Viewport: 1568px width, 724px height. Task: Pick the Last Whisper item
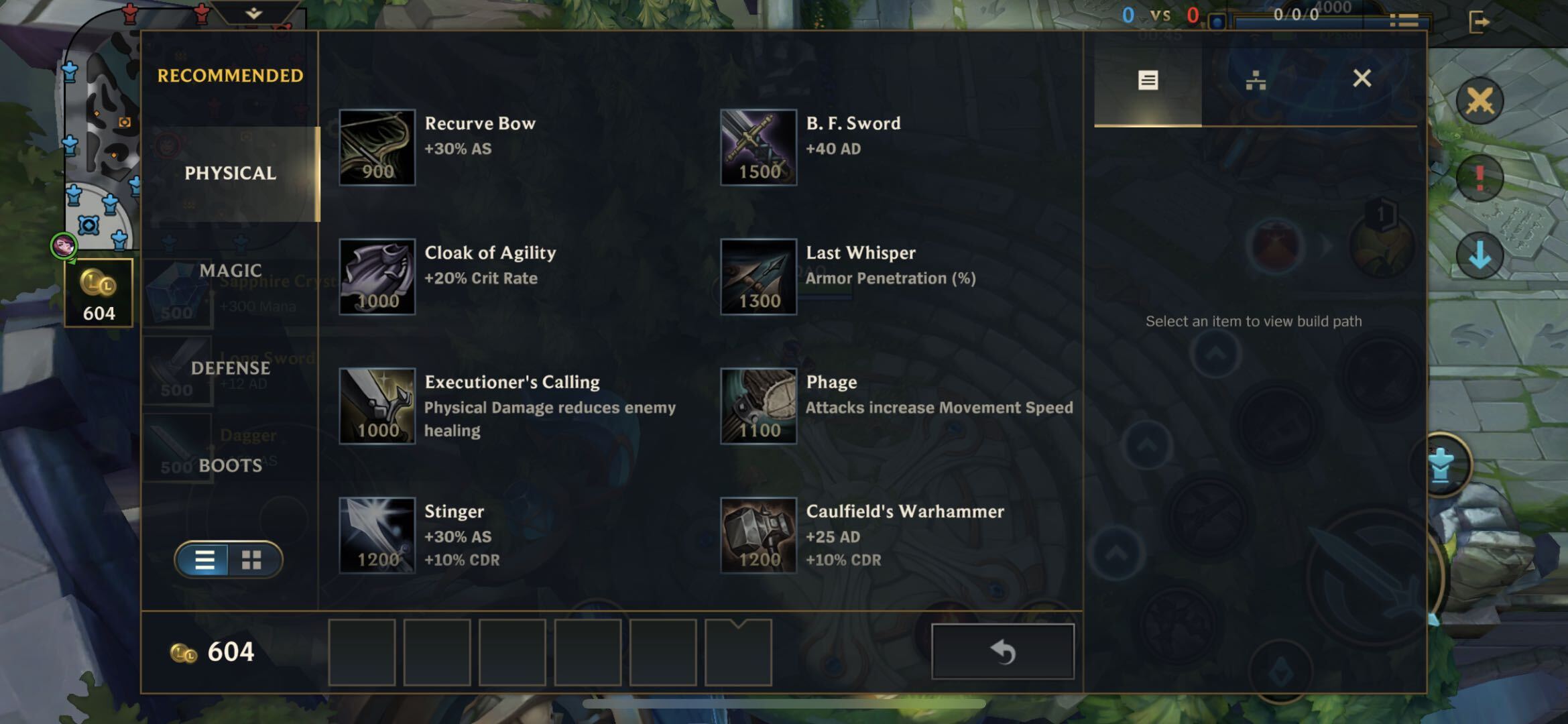pos(758,277)
